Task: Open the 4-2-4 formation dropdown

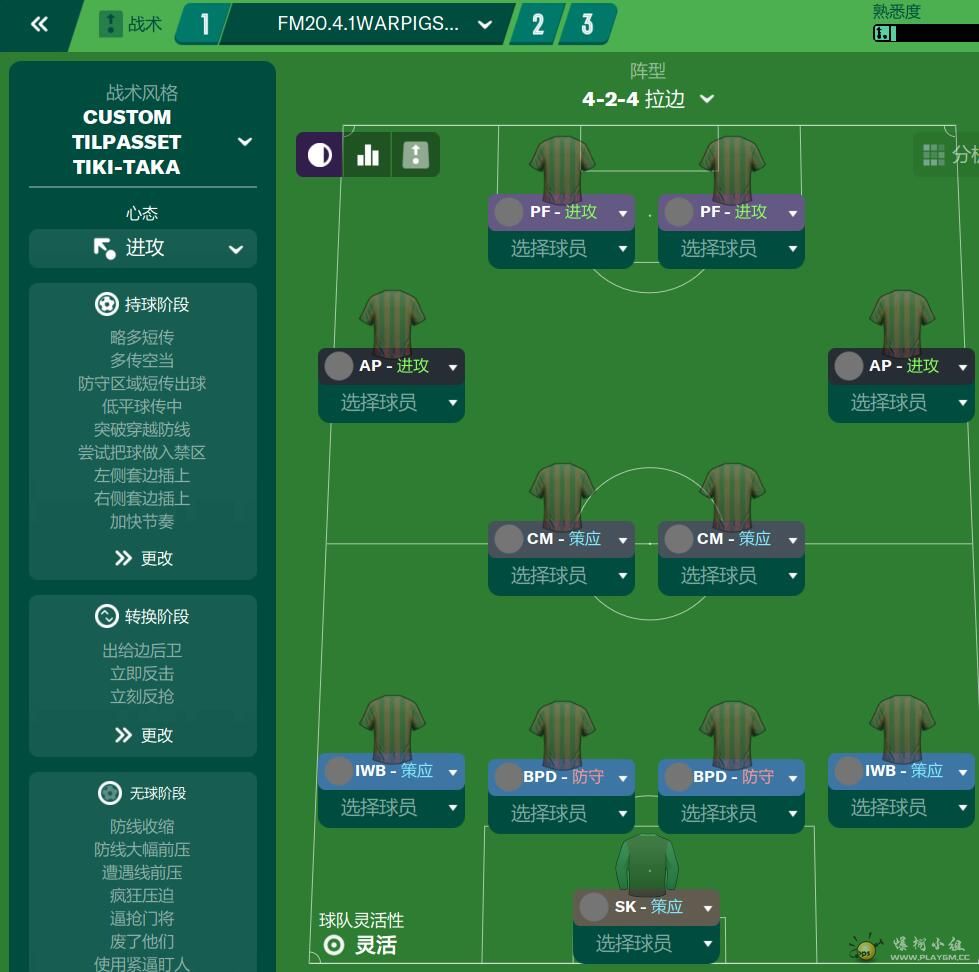Action: click(648, 99)
